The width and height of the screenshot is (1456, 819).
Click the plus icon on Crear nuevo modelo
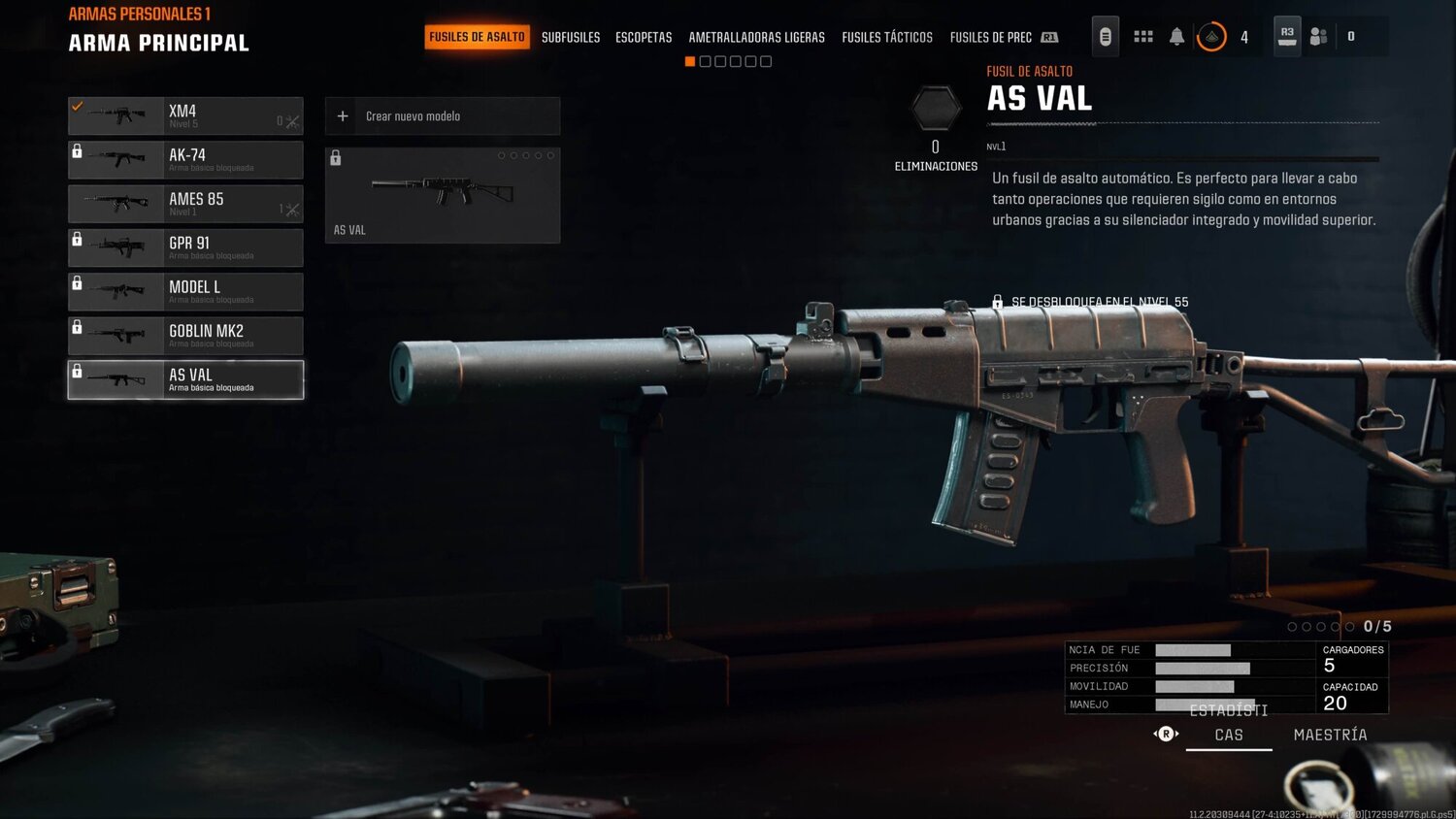click(x=342, y=115)
